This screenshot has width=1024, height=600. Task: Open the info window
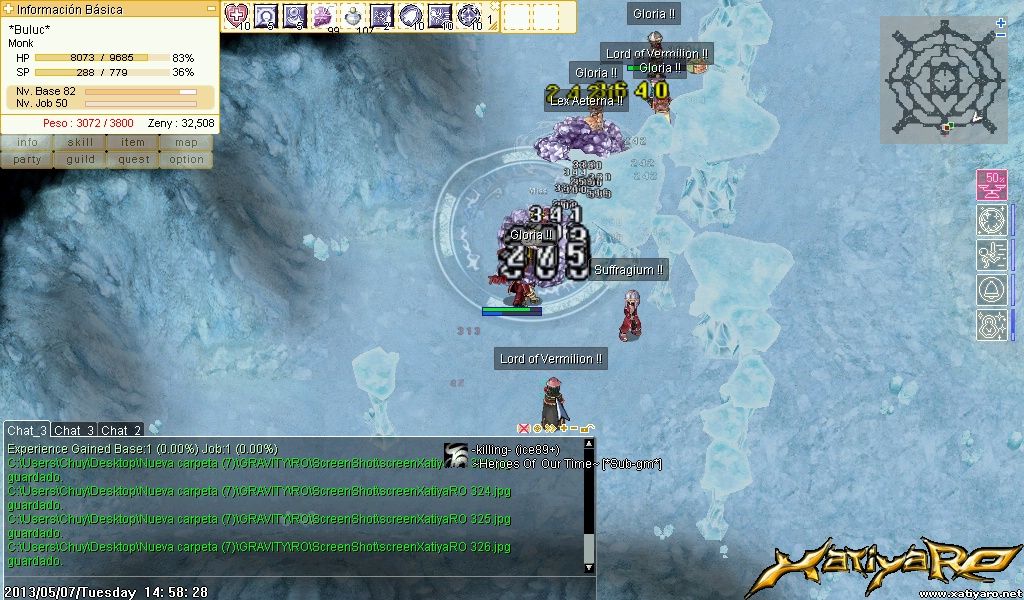pos(27,143)
